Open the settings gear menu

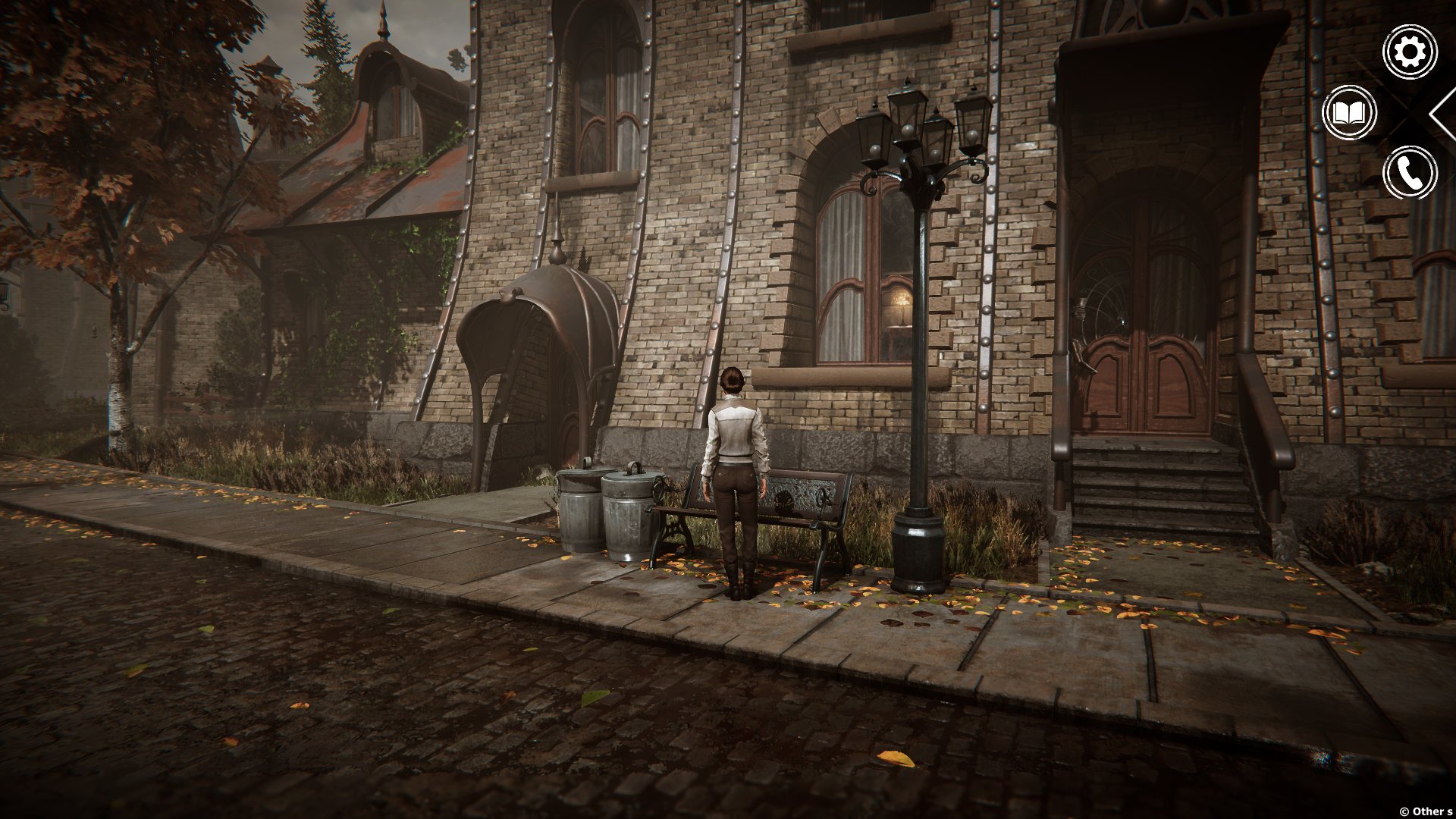pyautogui.click(x=1410, y=52)
